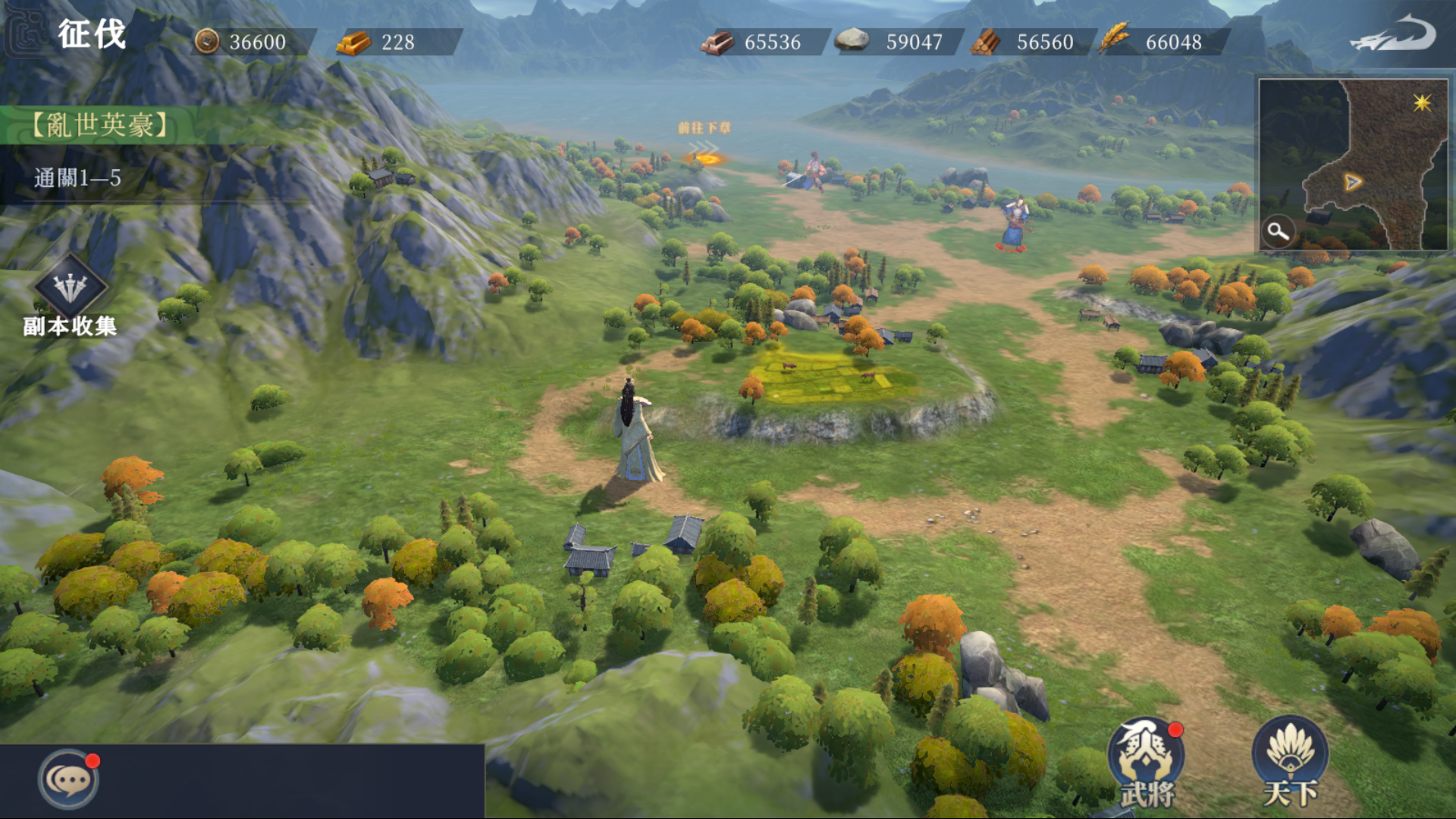Image resolution: width=1456 pixels, height=819 pixels.
Task: Tap the iron resource icon
Action: click(716, 42)
